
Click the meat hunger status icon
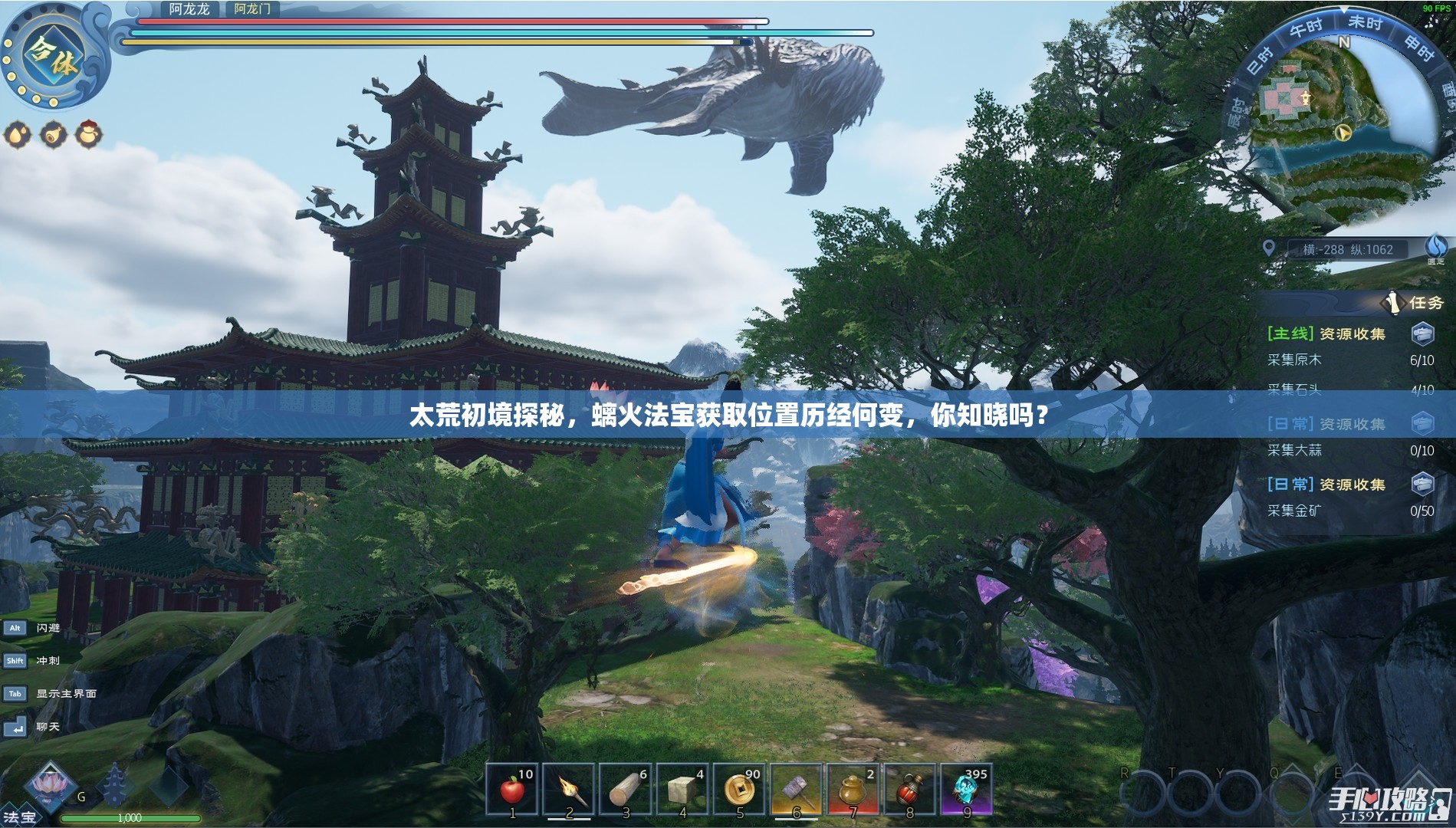coord(54,135)
